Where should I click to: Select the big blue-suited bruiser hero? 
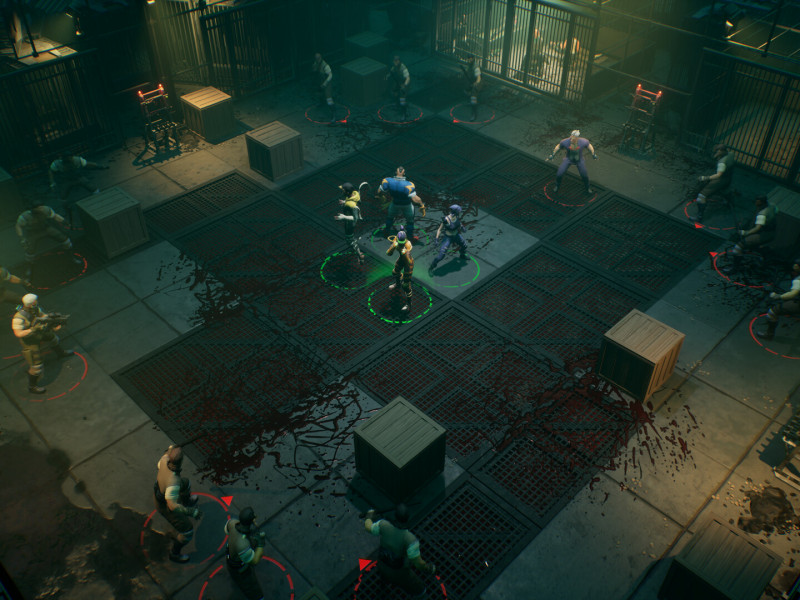click(400, 200)
